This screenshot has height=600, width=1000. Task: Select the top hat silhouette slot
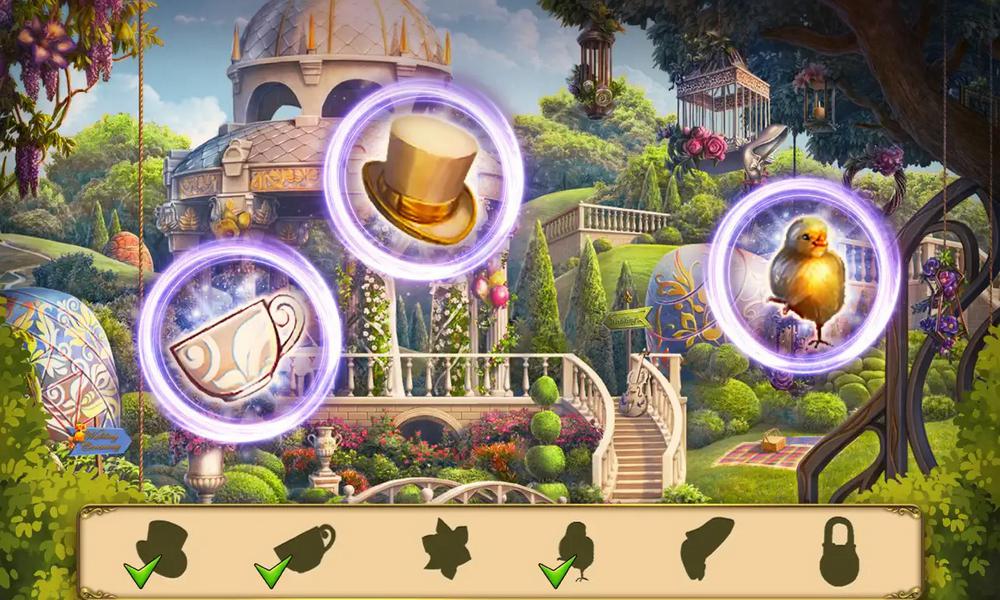(161, 548)
